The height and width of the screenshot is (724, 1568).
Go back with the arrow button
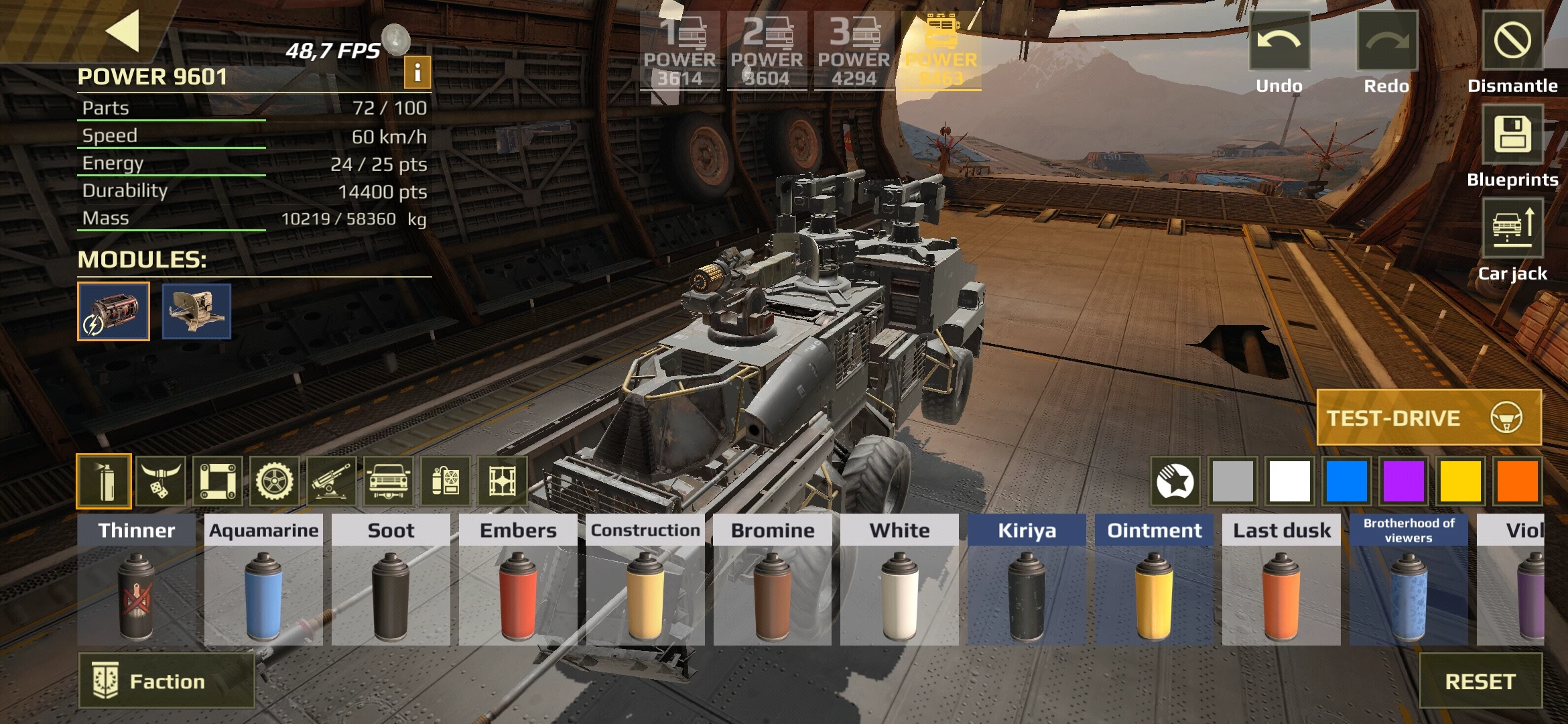click(x=123, y=30)
